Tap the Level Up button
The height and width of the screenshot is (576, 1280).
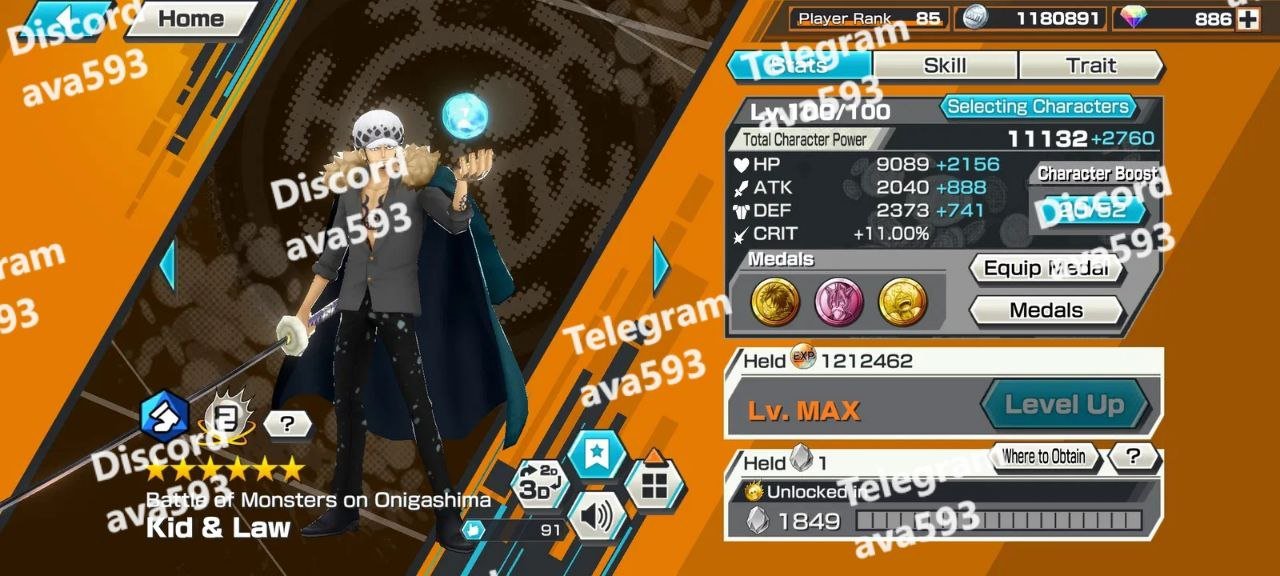click(x=1064, y=405)
